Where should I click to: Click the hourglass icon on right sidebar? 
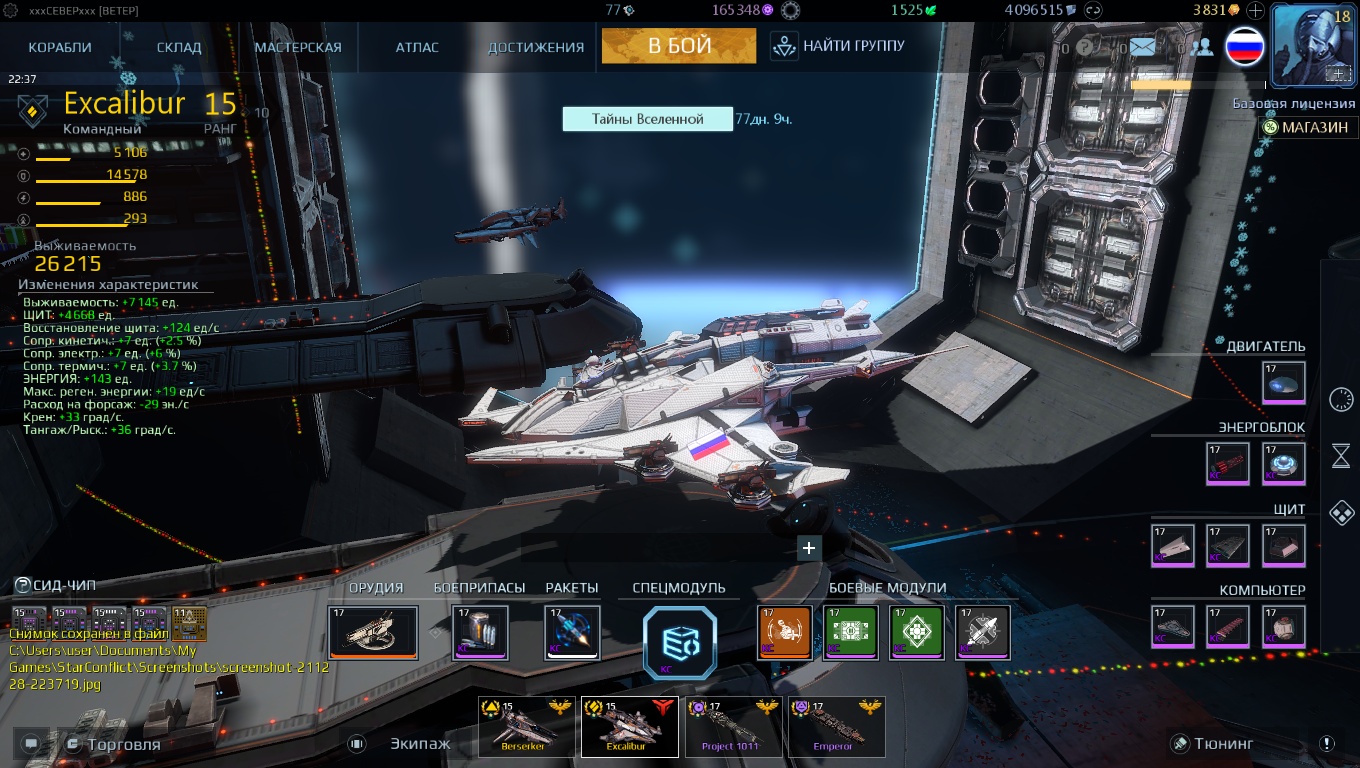(1342, 455)
